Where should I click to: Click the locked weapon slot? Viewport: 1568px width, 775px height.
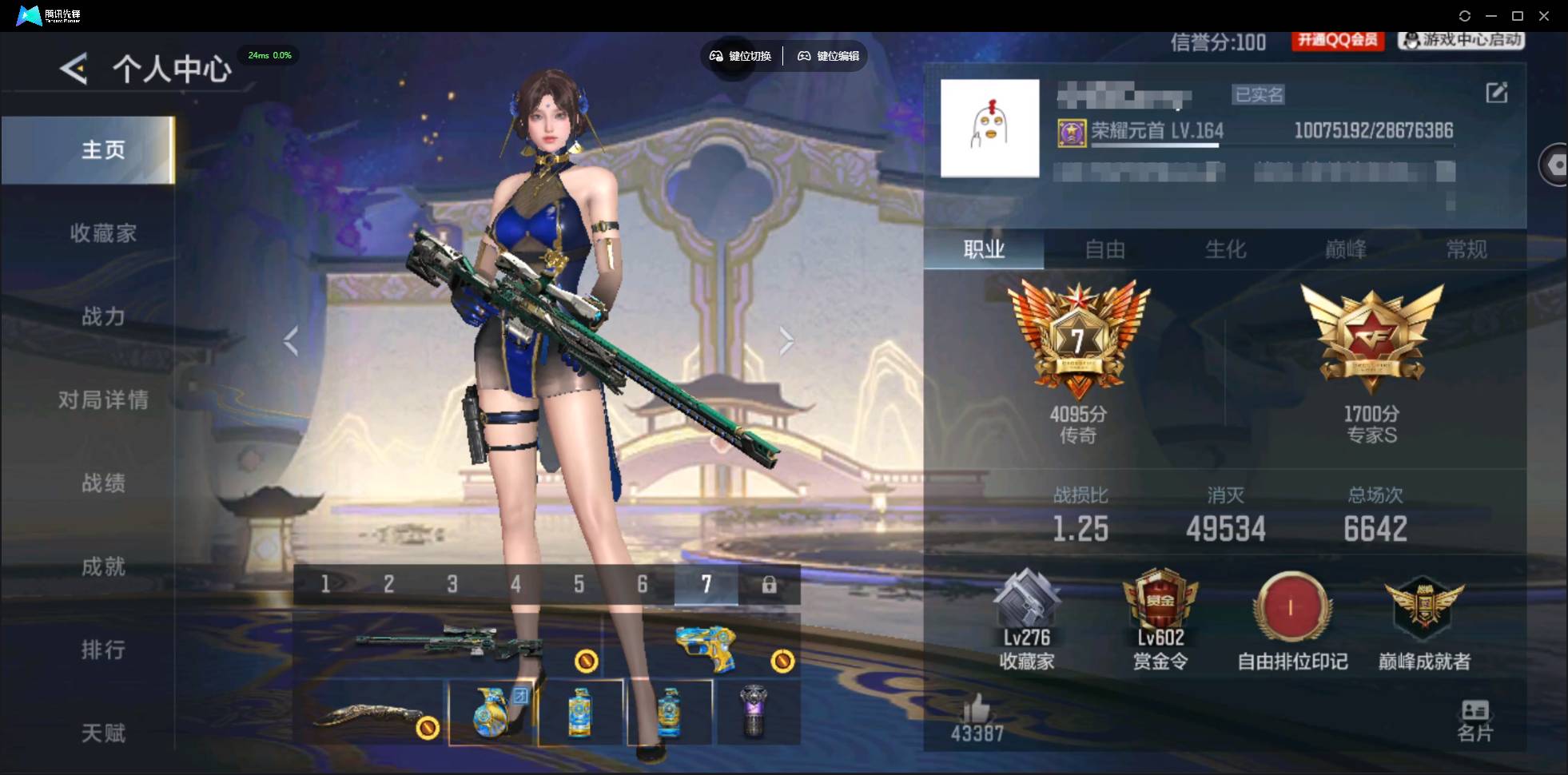[x=769, y=584]
